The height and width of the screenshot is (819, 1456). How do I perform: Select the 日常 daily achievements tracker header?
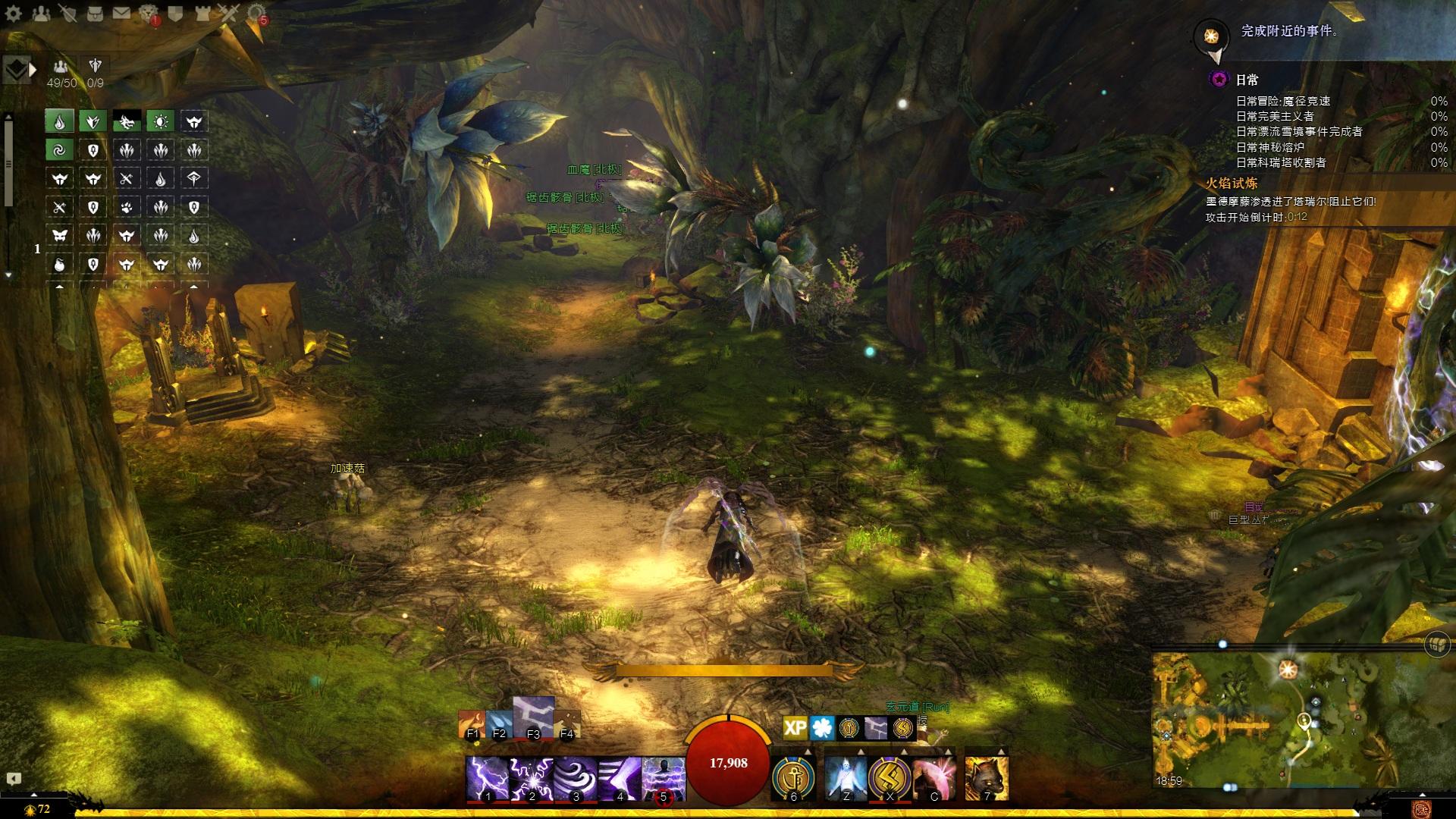tap(1247, 80)
